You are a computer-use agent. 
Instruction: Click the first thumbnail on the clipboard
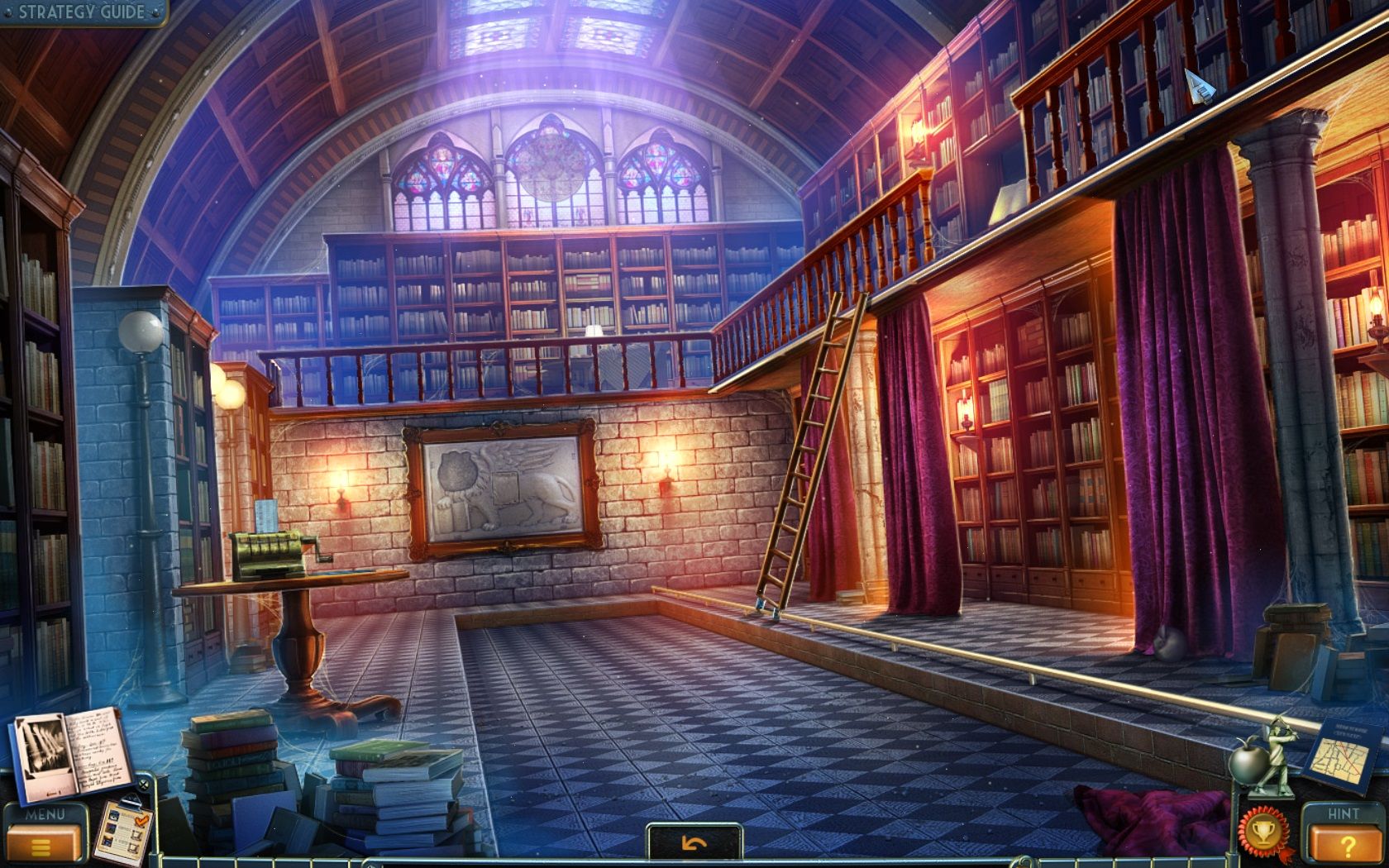pos(113,817)
